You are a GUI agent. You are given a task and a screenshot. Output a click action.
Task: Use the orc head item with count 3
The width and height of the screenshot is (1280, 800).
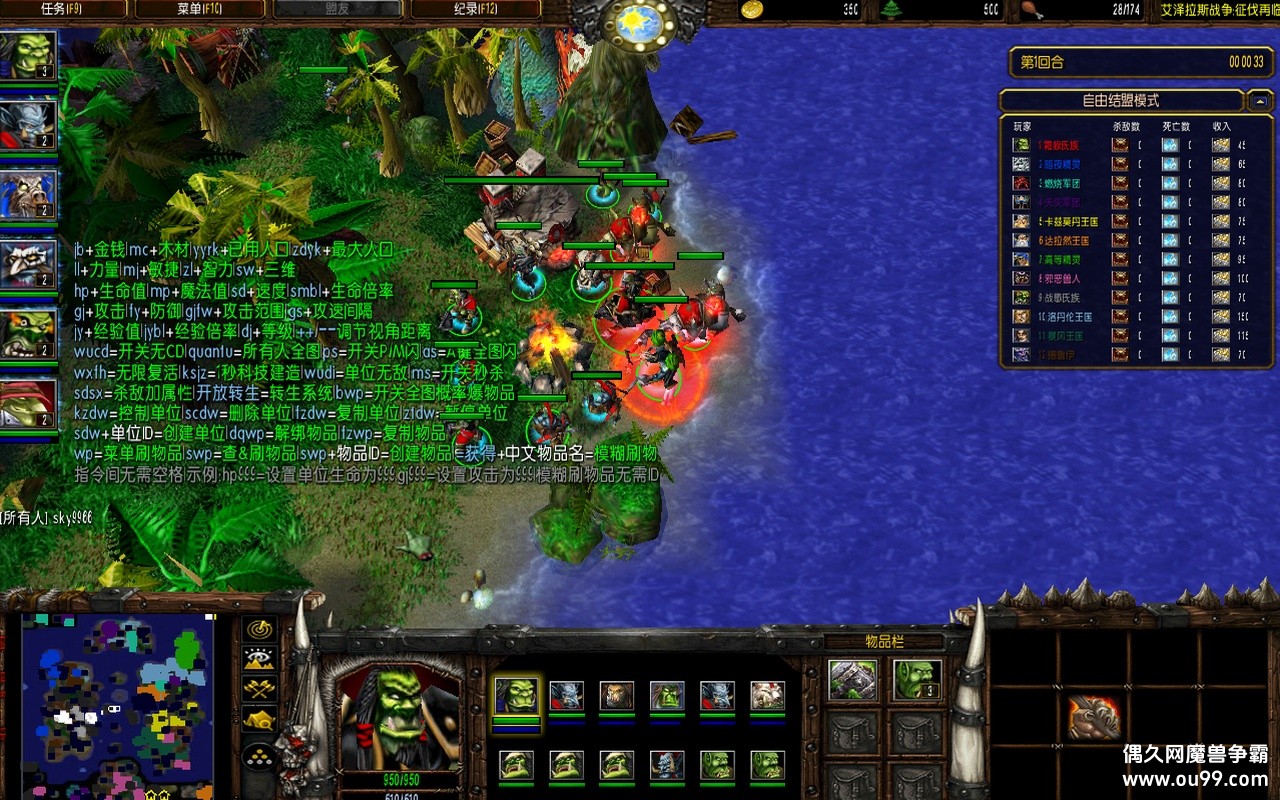(x=916, y=680)
